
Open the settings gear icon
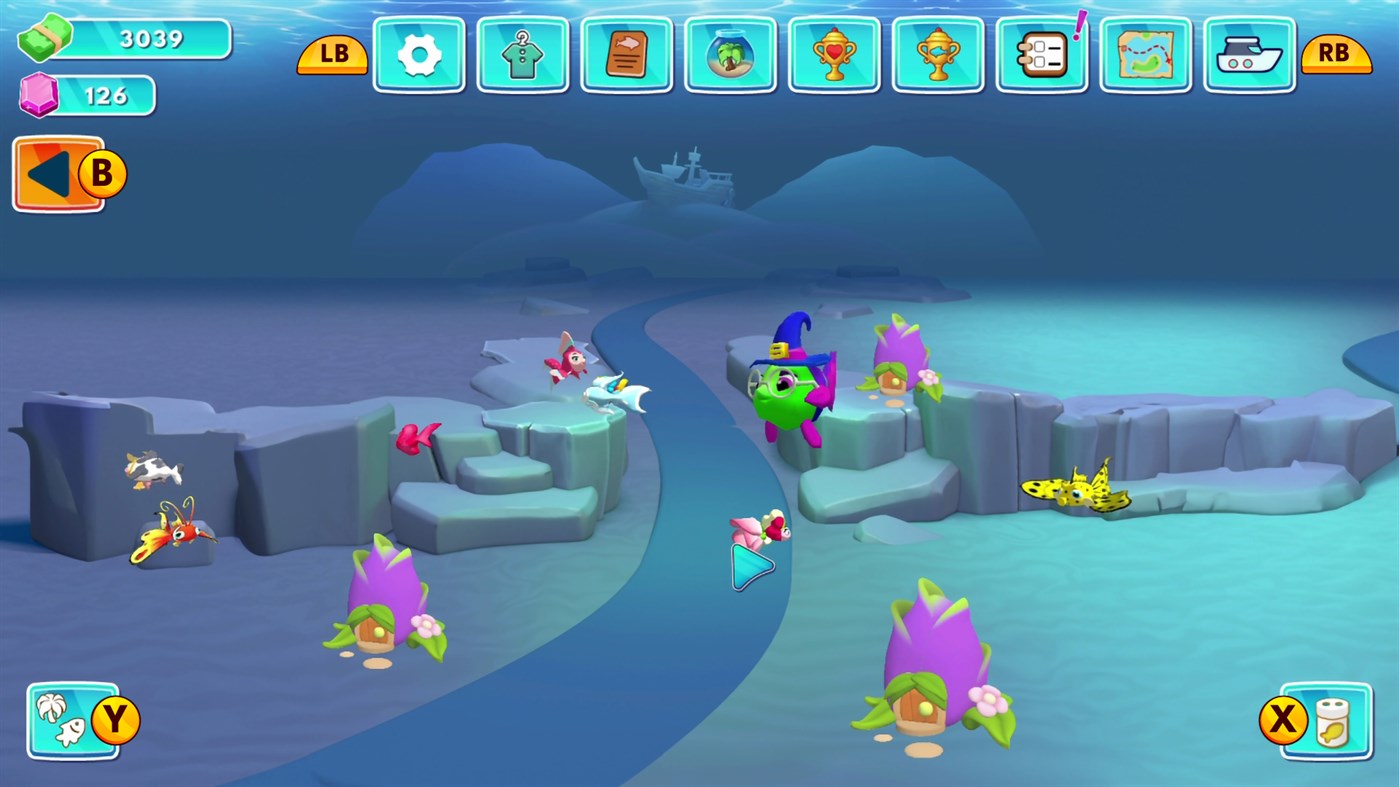(x=418, y=55)
